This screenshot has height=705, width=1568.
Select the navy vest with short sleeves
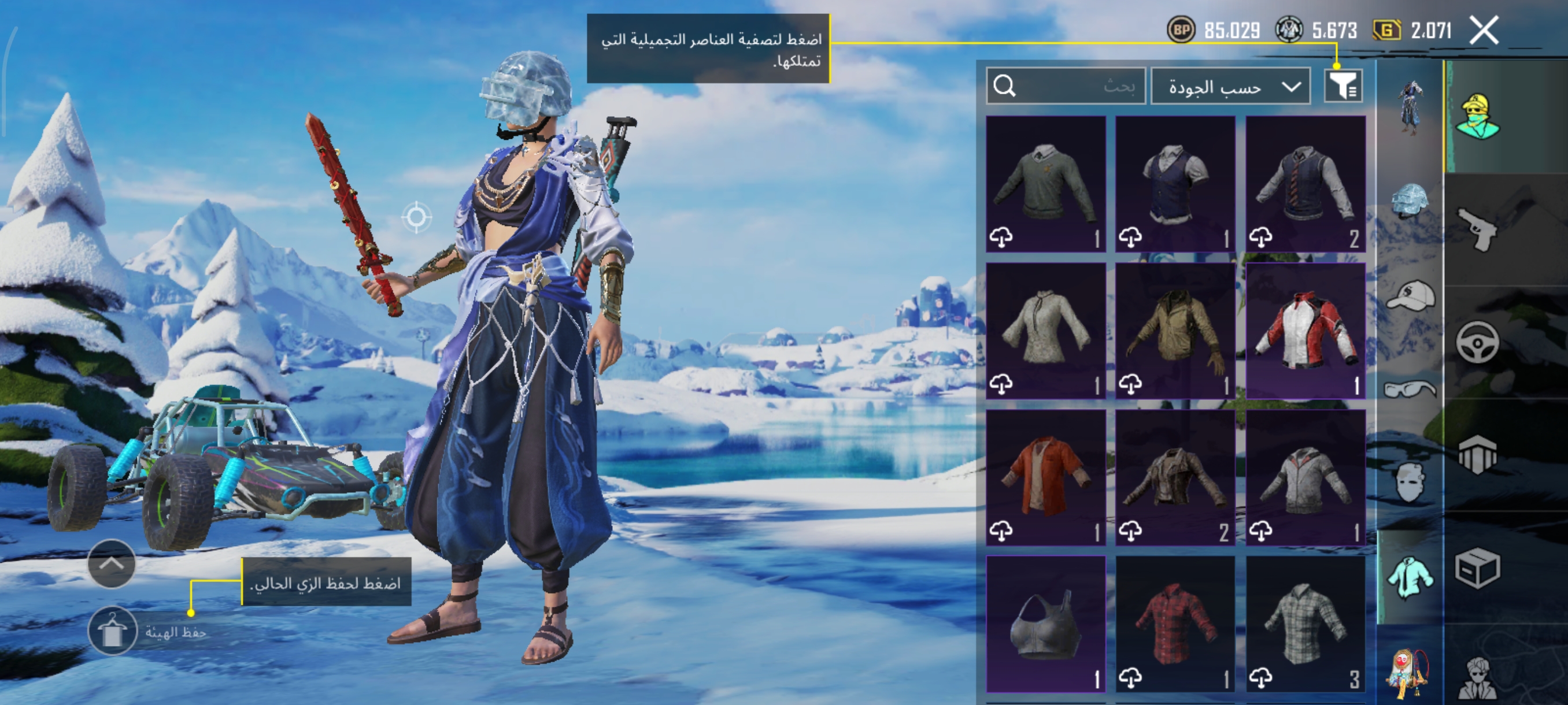click(1175, 184)
